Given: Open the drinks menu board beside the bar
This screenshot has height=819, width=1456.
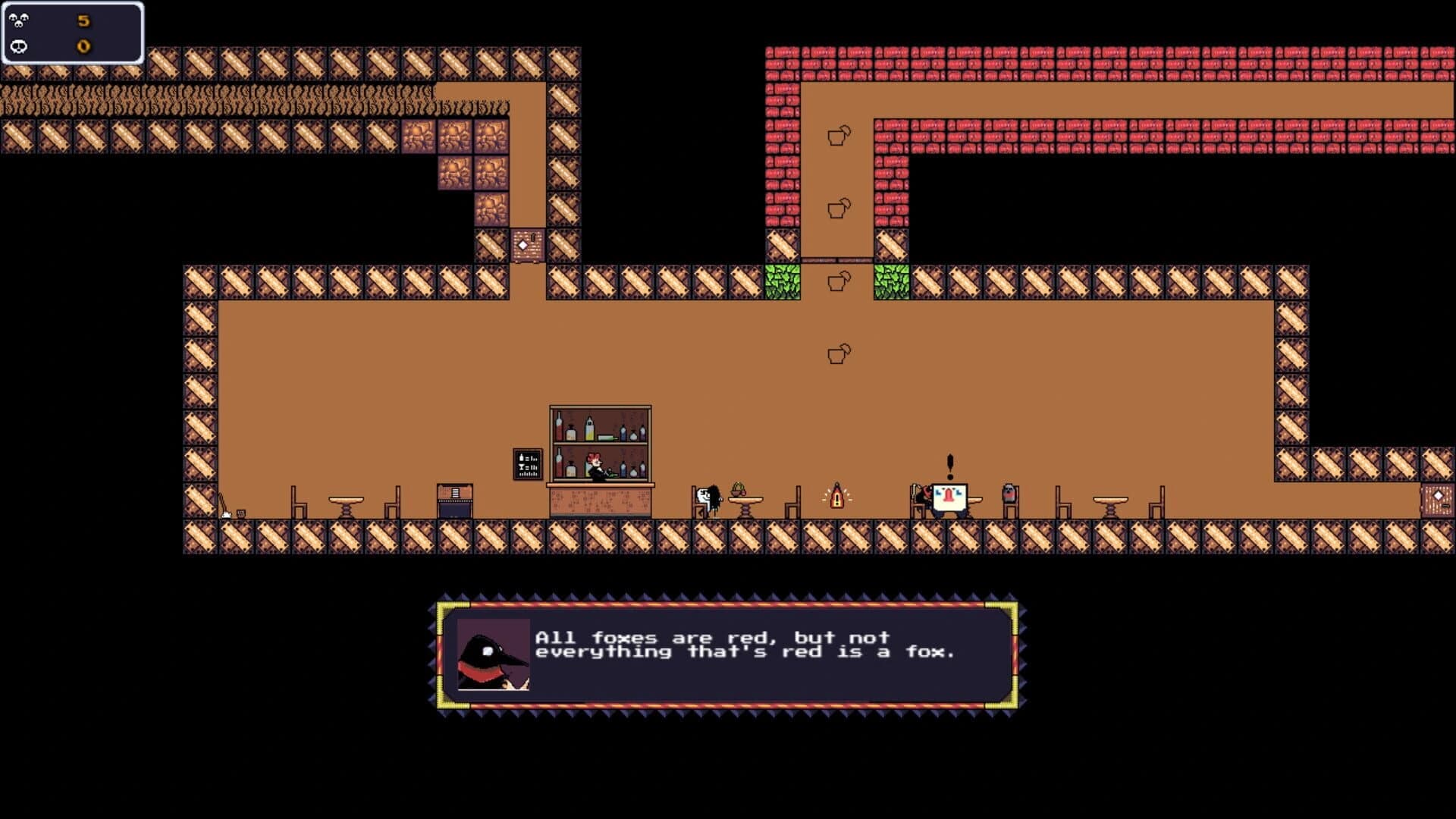Looking at the screenshot, I should 526,463.
